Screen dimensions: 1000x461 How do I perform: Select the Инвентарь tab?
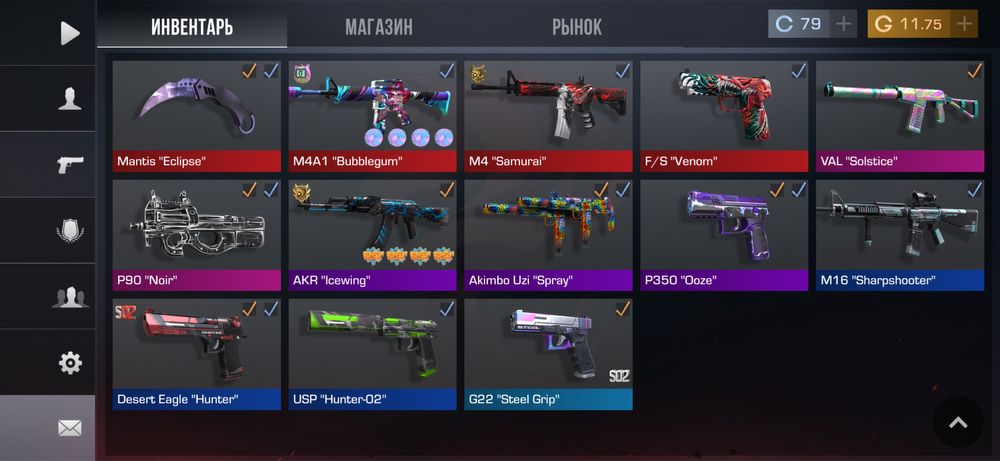point(192,27)
